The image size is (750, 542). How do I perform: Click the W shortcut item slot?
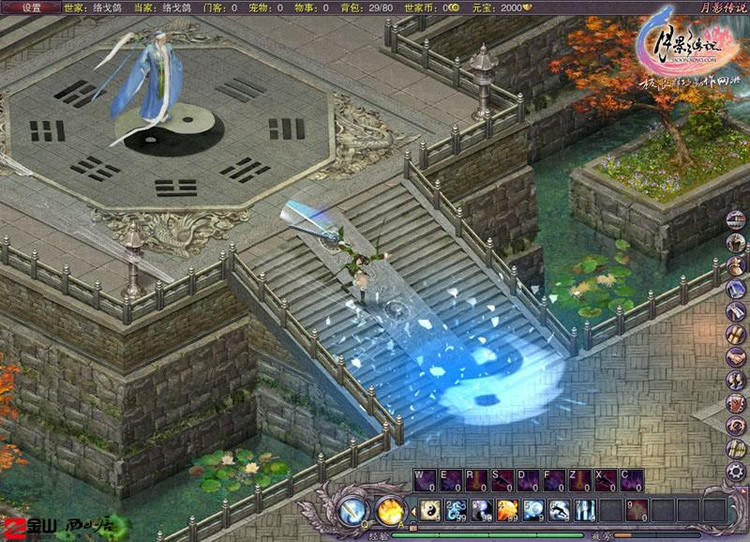(424, 481)
